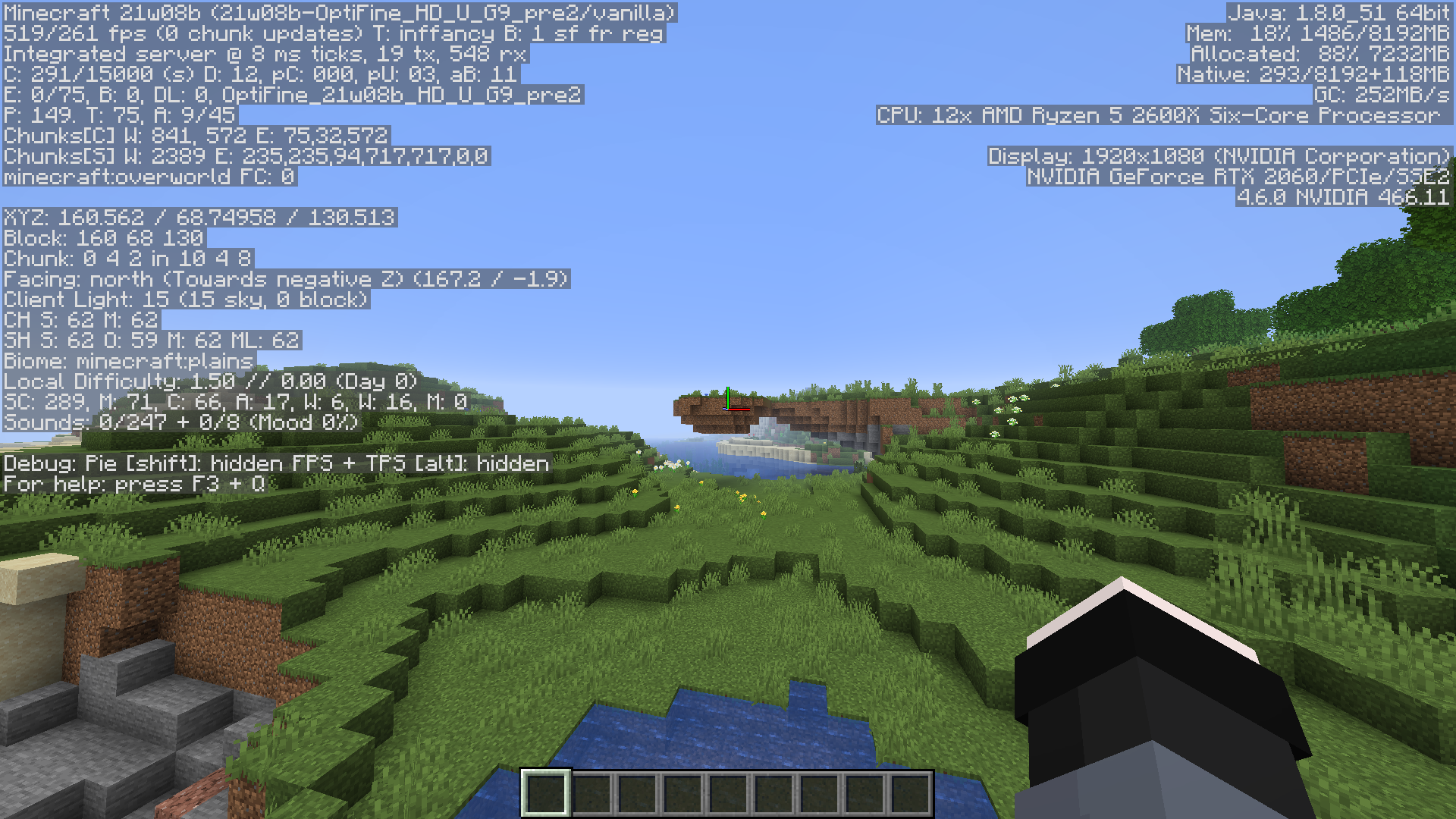The height and width of the screenshot is (819, 1456).
Task: Click the NVIDIA GeForce RTX 2060 display line
Action: [1240, 177]
